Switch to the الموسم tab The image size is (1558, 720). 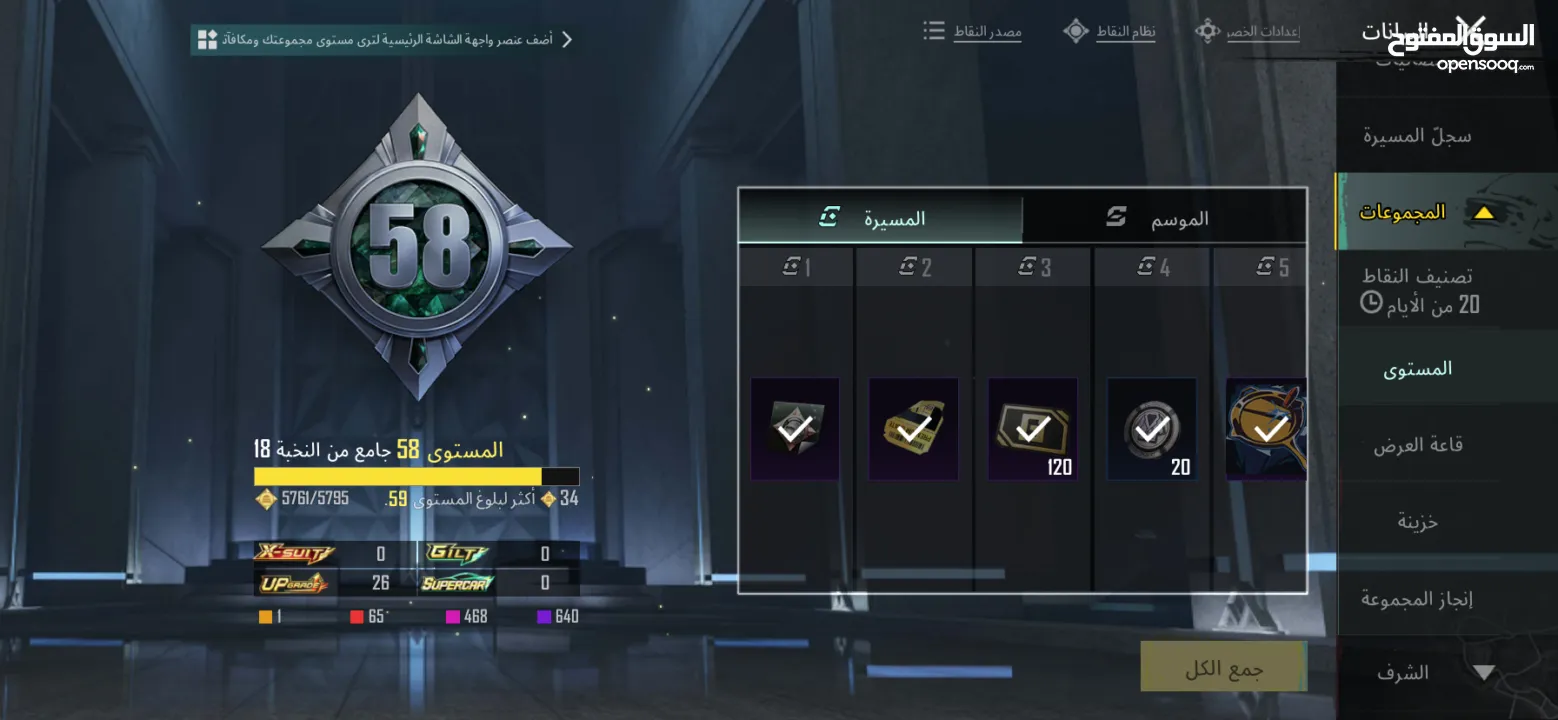click(1165, 217)
